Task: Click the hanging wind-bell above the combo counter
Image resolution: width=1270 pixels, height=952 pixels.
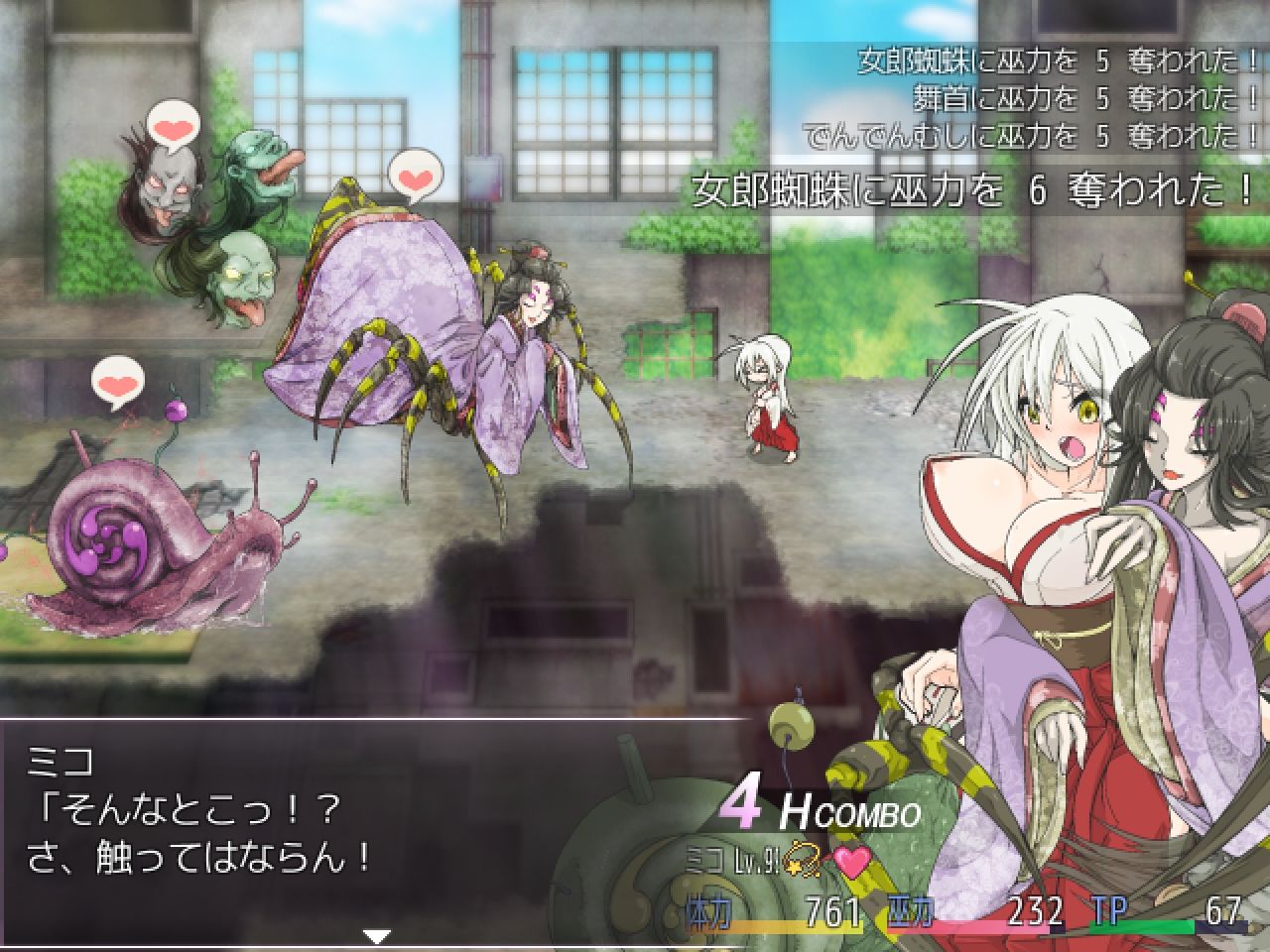Action: click(791, 724)
